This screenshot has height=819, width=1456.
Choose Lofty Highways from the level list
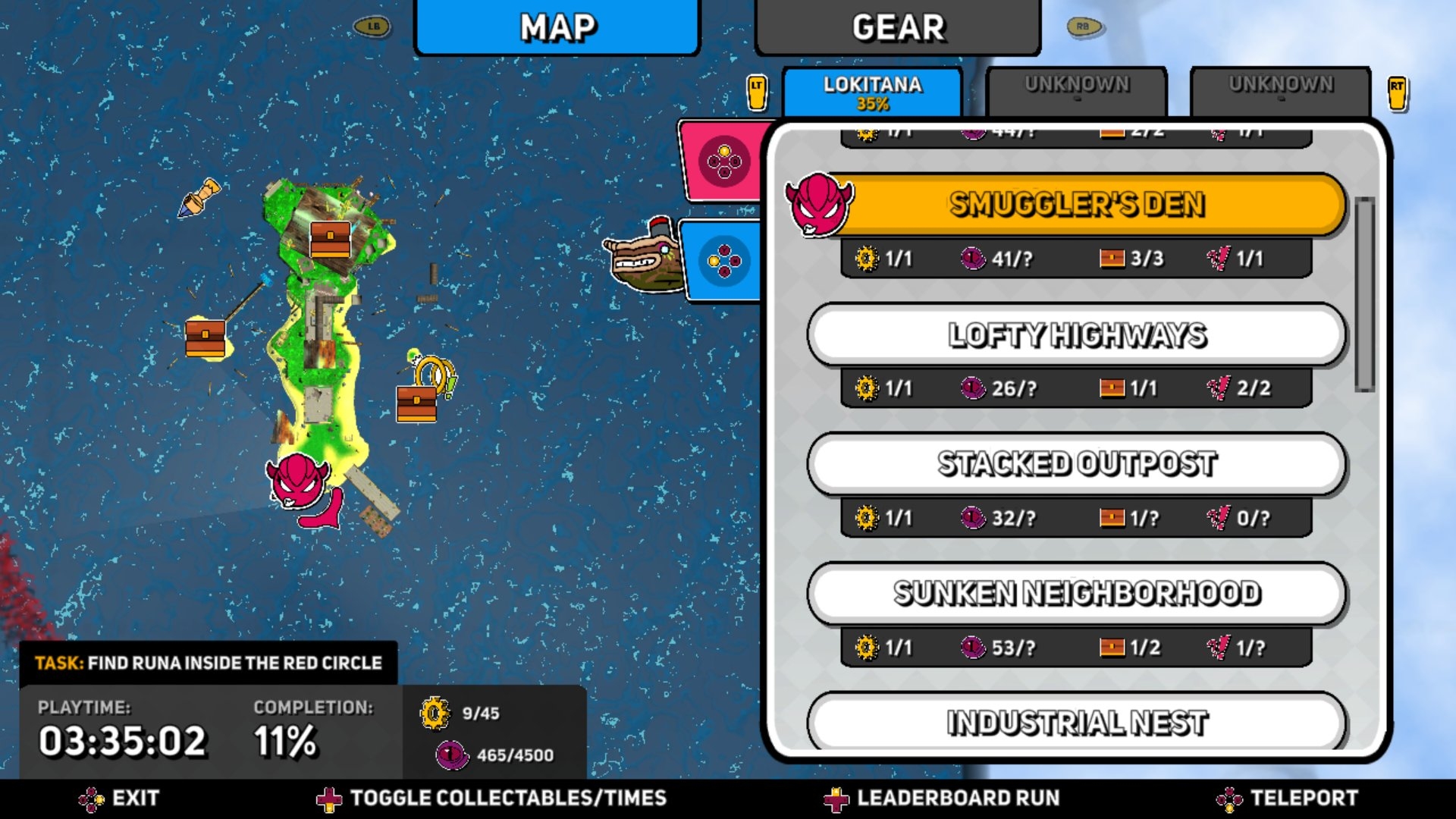pos(1077,335)
